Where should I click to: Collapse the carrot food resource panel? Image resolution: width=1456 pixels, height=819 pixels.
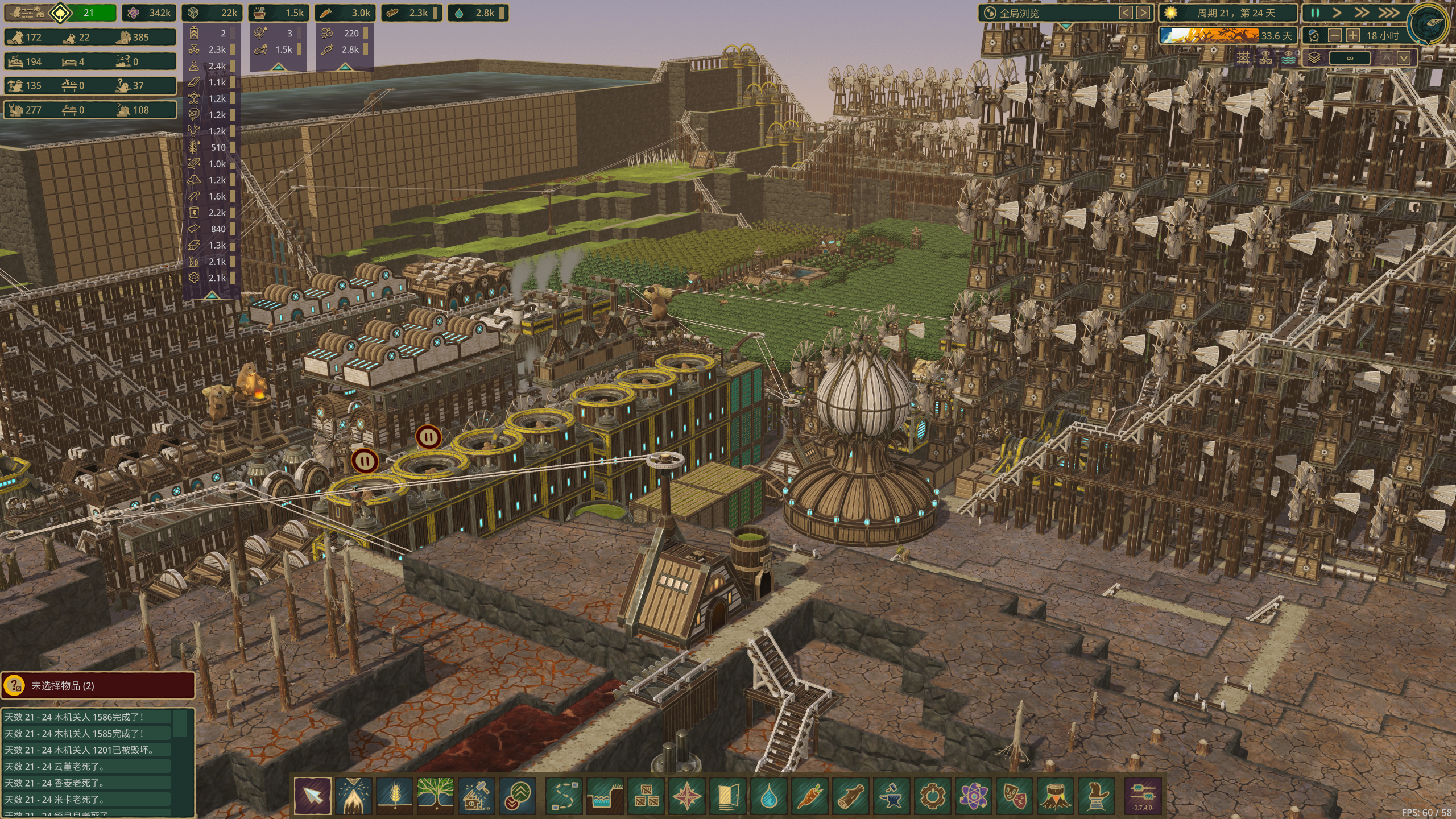click(344, 67)
